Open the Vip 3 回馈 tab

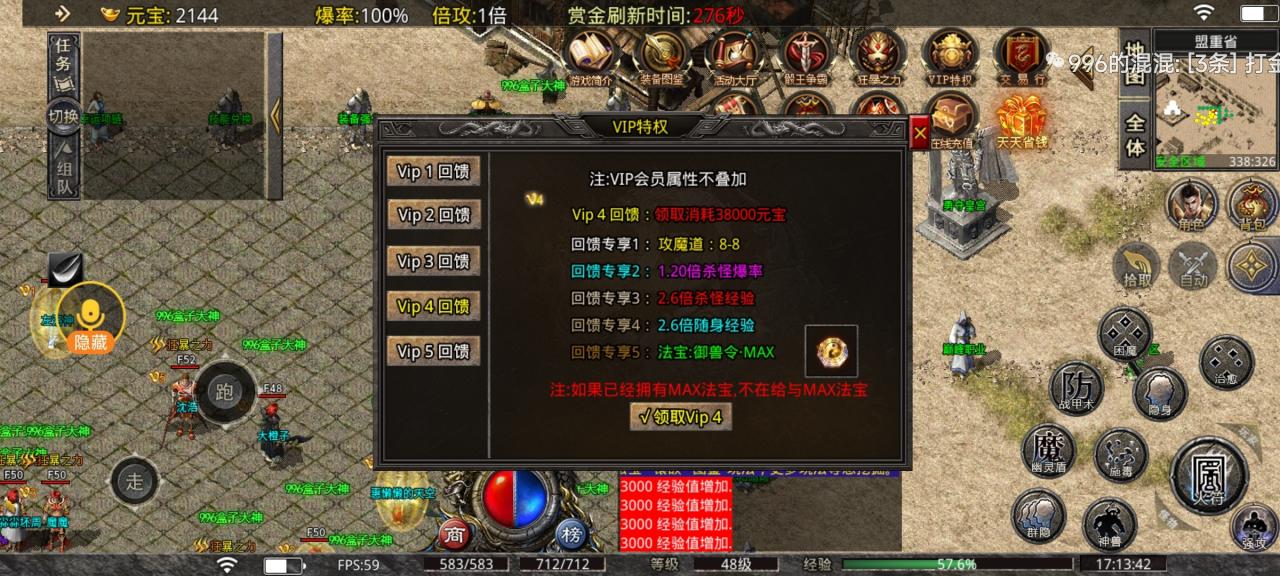[433, 261]
